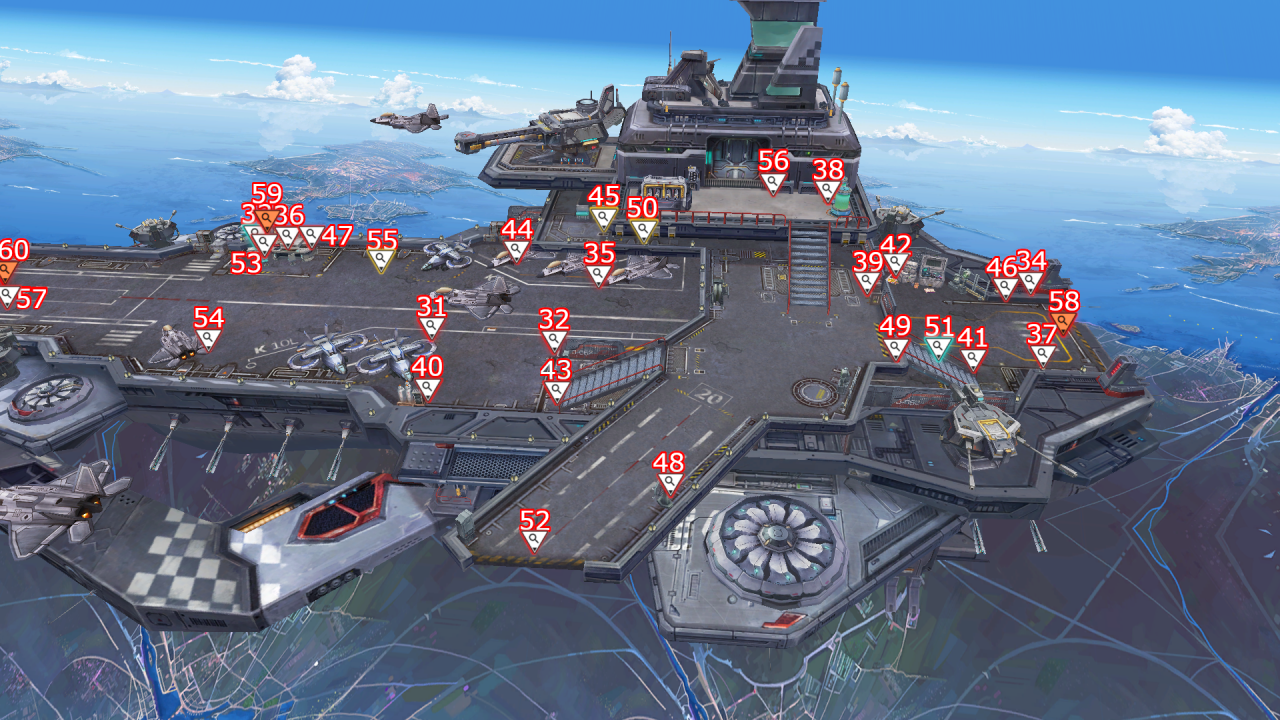
Task: Inspect marker 44 on the flight deck
Action: 516,250
